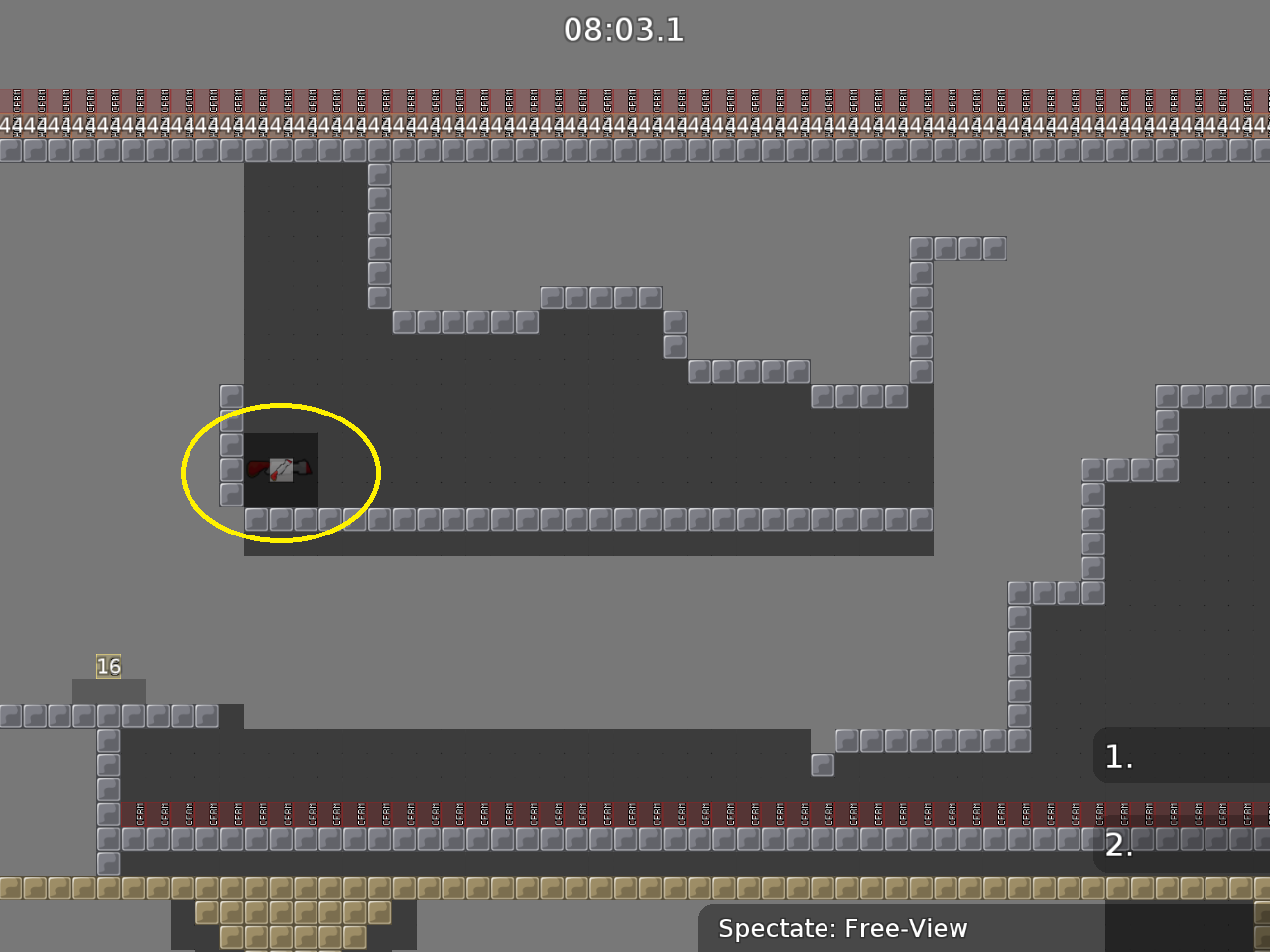Click the 1. rank label

pyautogui.click(x=1119, y=756)
